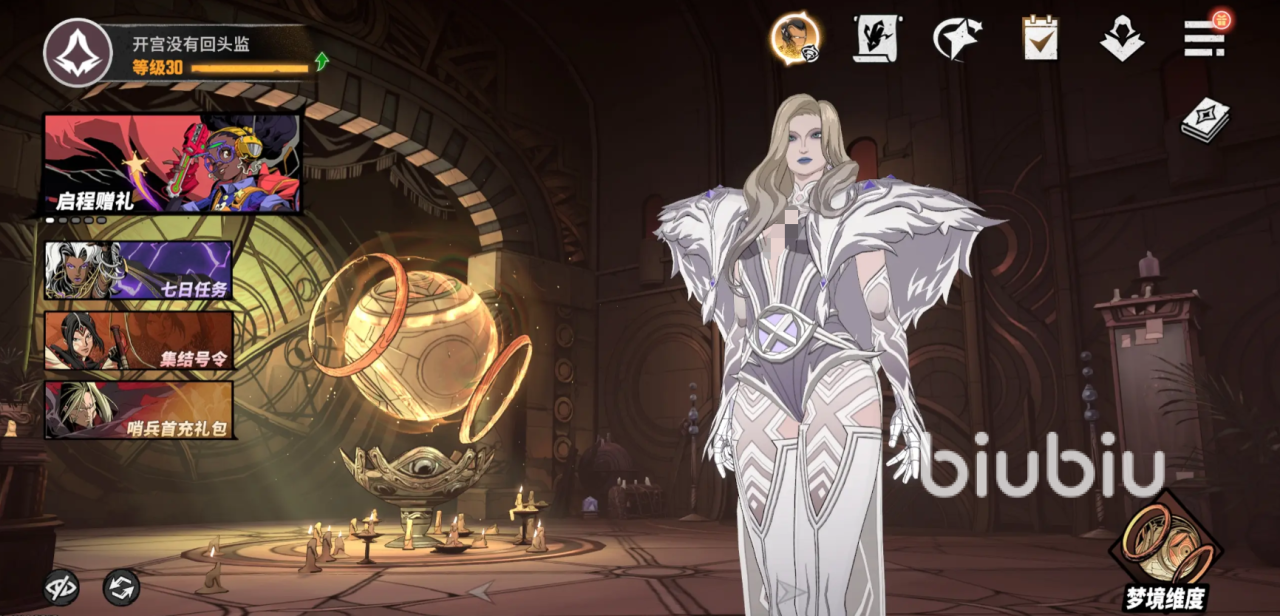The height and width of the screenshot is (616, 1280).
Task: Toggle the hide interface eye icon
Action: [x=61, y=587]
